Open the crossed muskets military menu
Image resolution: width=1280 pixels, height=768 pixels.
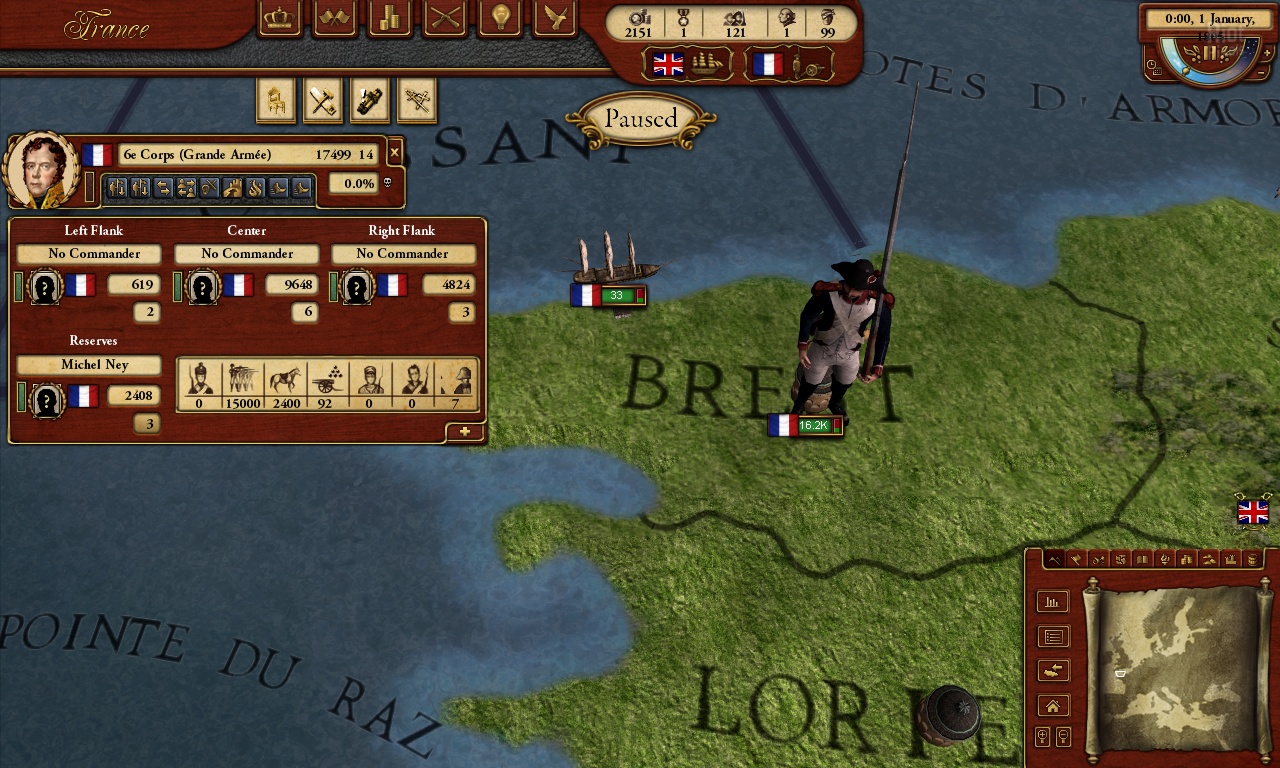[445, 18]
